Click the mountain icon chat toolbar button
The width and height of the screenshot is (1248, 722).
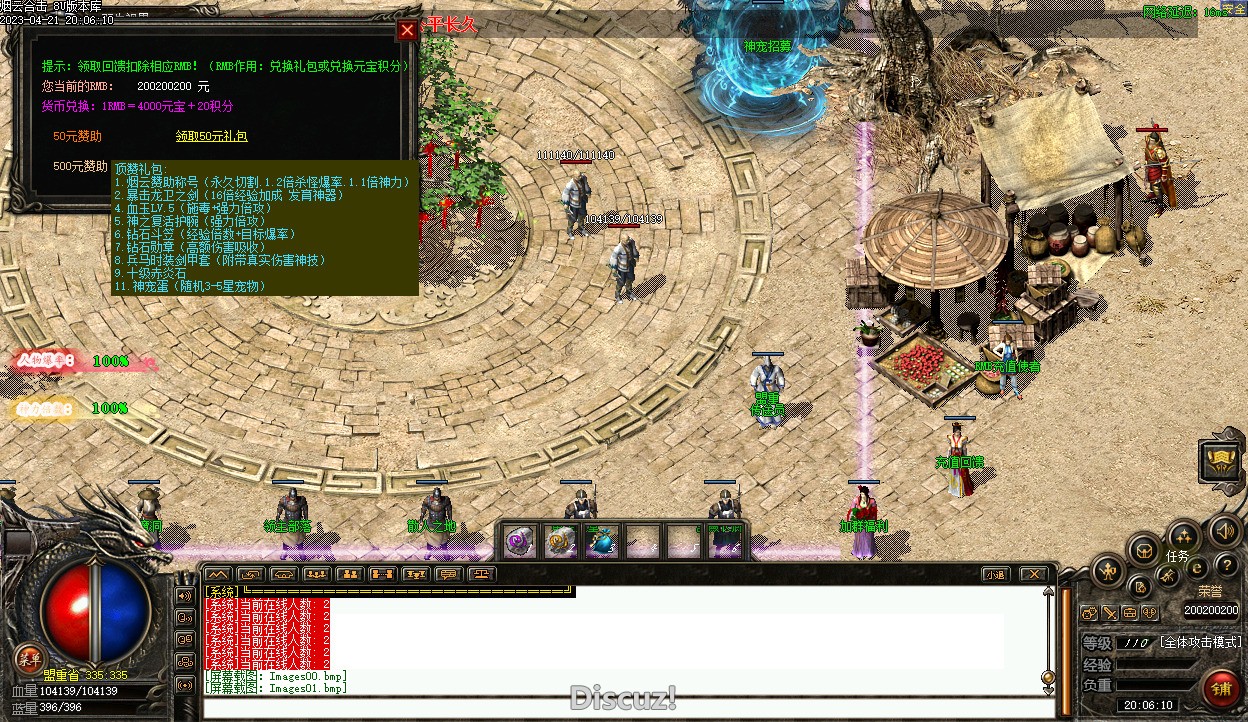point(217,574)
